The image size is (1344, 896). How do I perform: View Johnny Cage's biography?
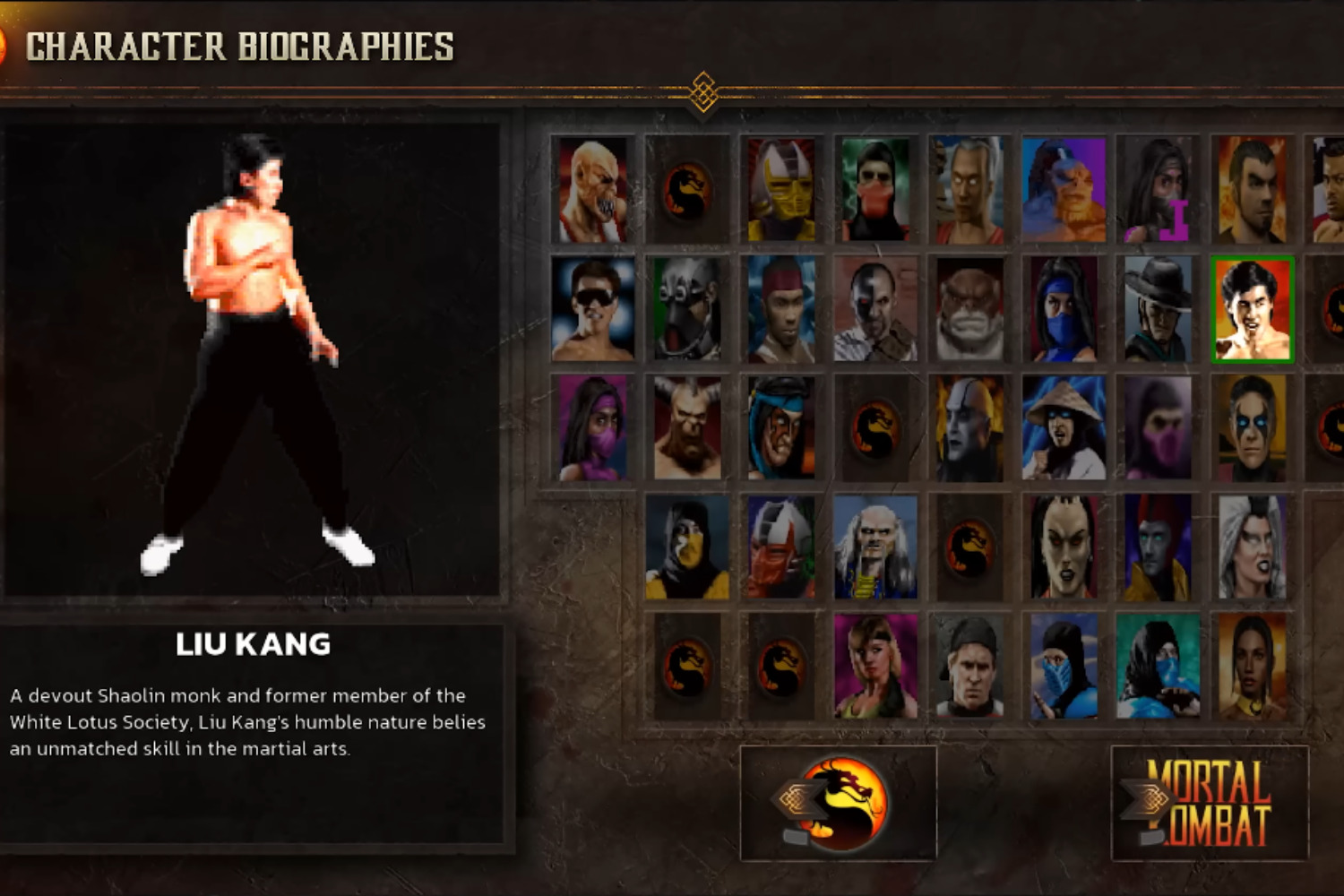coord(591,309)
